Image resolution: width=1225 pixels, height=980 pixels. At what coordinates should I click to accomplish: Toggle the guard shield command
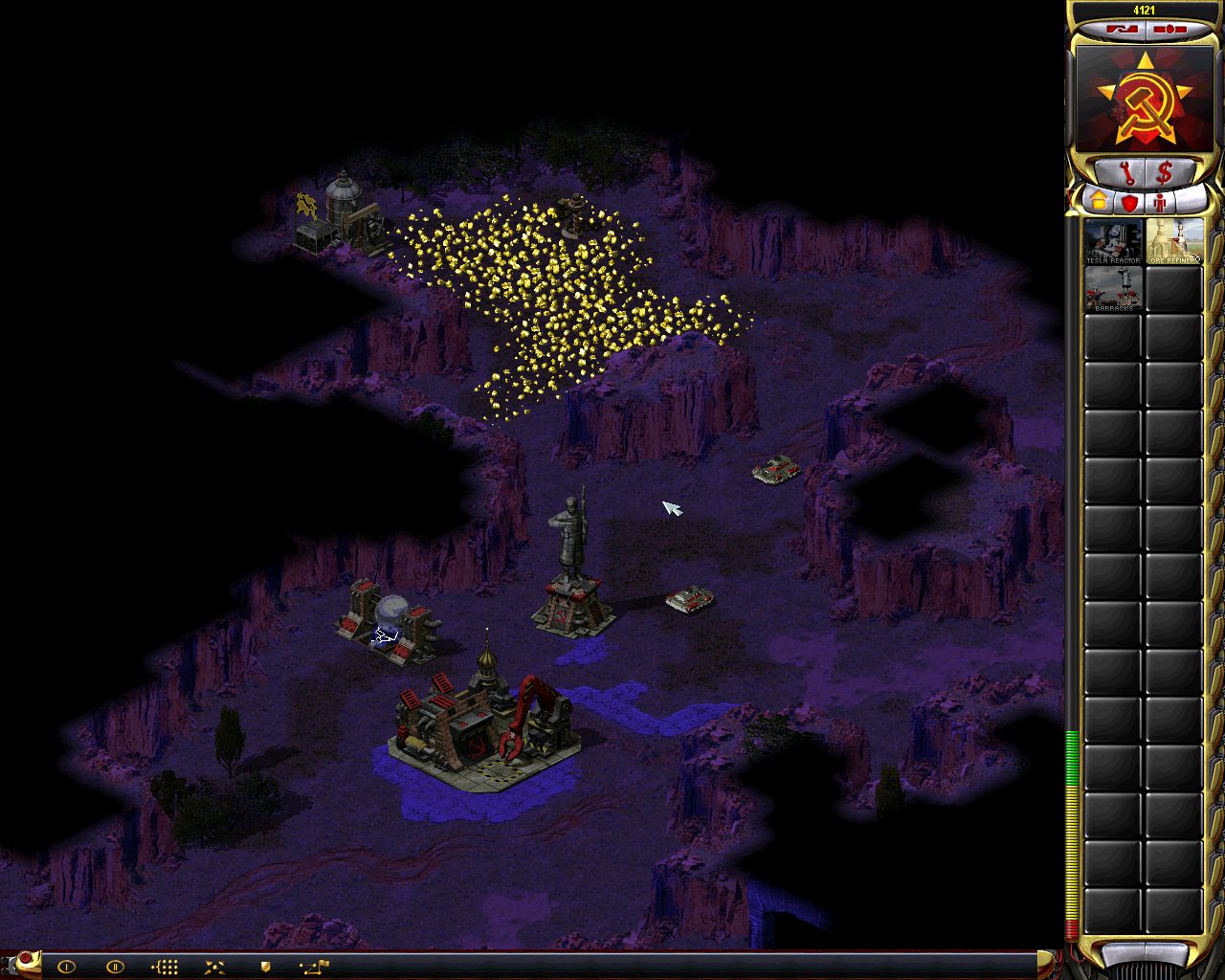(x=265, y=967)
